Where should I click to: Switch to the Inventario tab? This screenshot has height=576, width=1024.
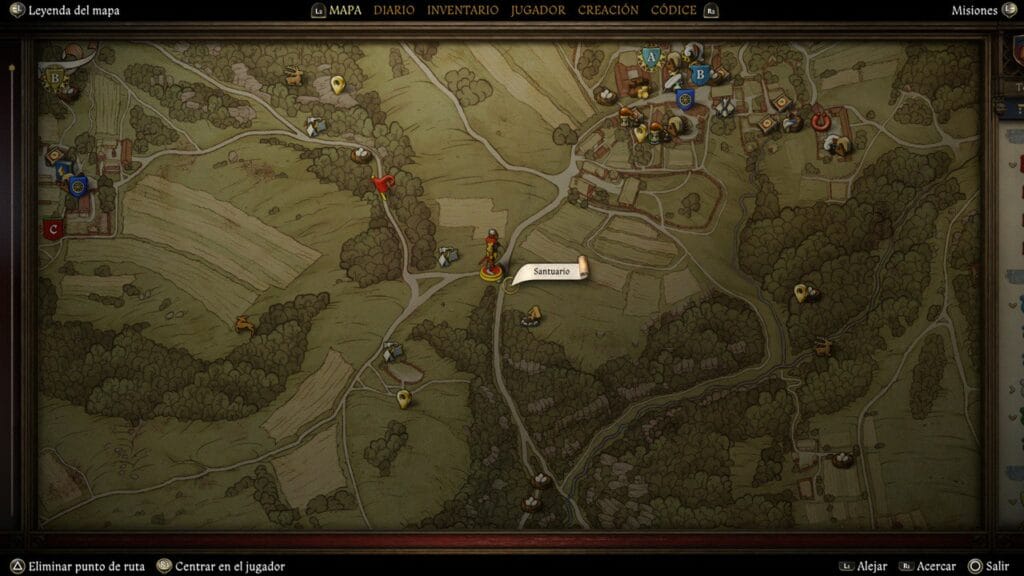coord(462,10)
